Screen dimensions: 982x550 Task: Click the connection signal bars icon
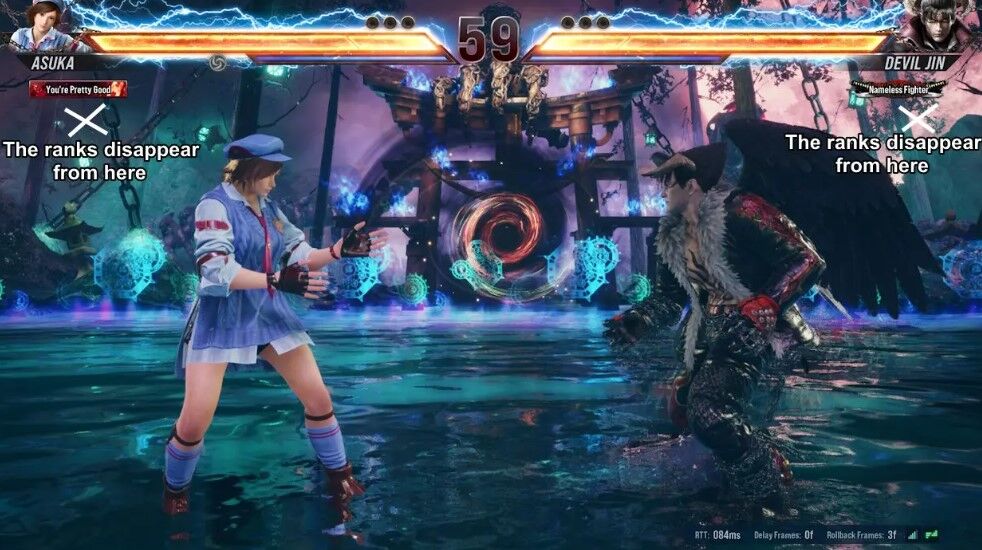click(x=912, y=536)
